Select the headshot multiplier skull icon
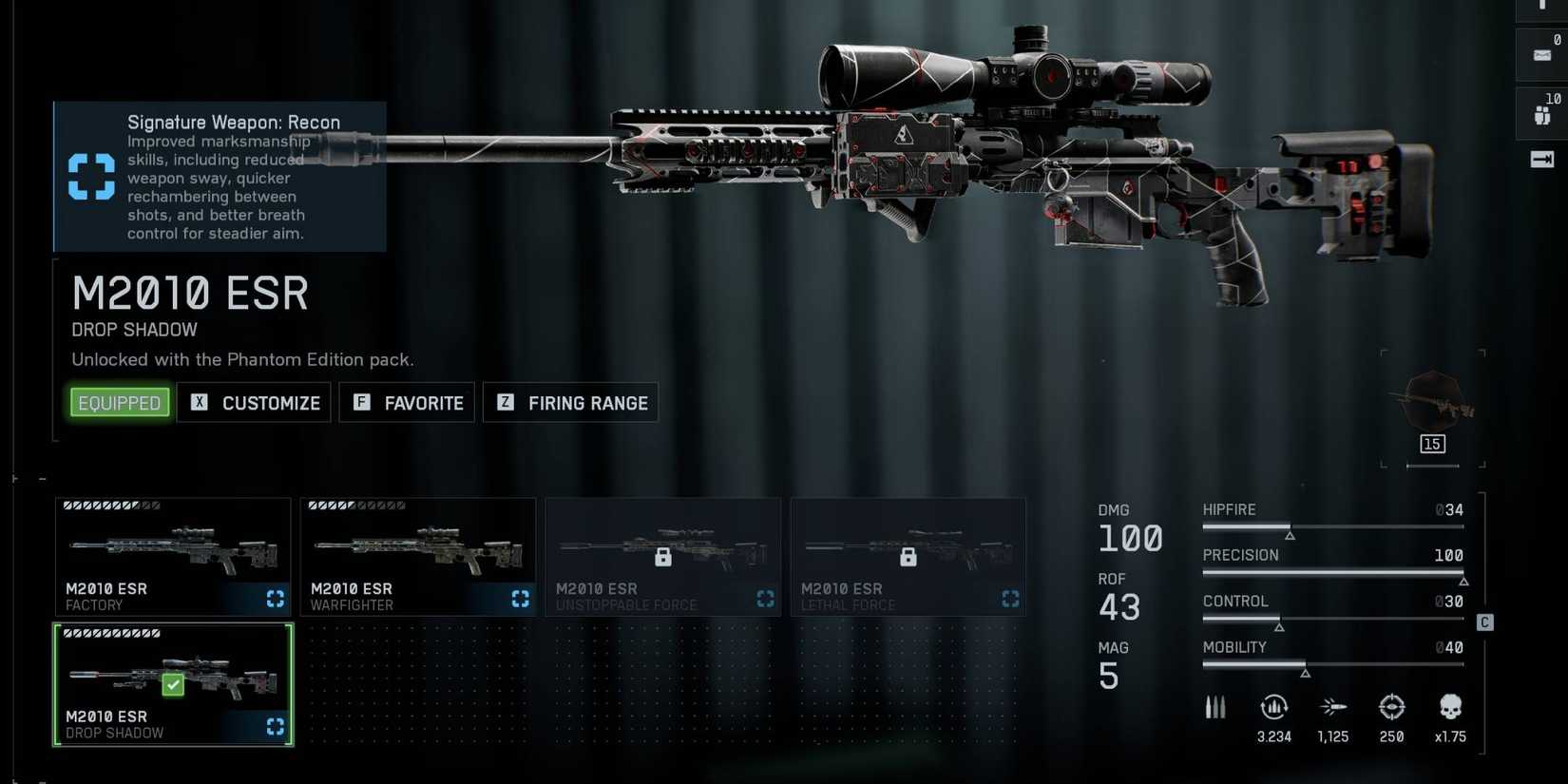Viewport: 1568px width, 784px height. click(1450, 707)
